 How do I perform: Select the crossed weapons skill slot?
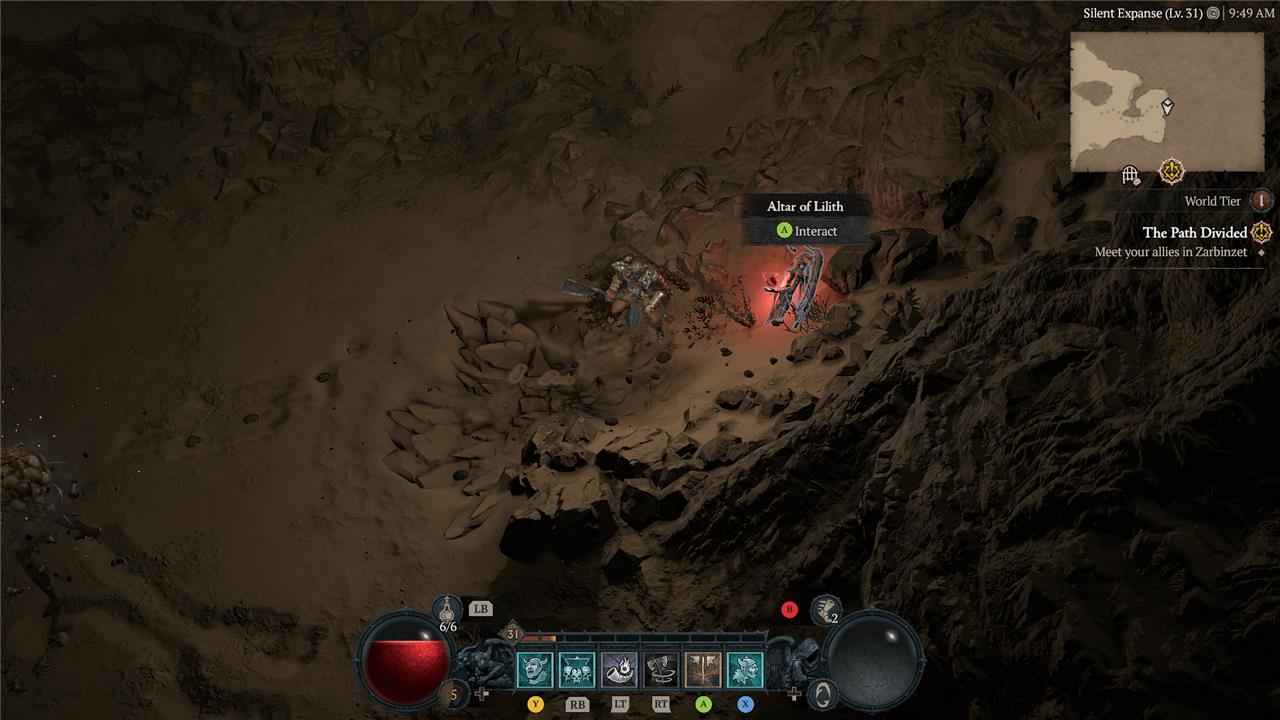703,670
